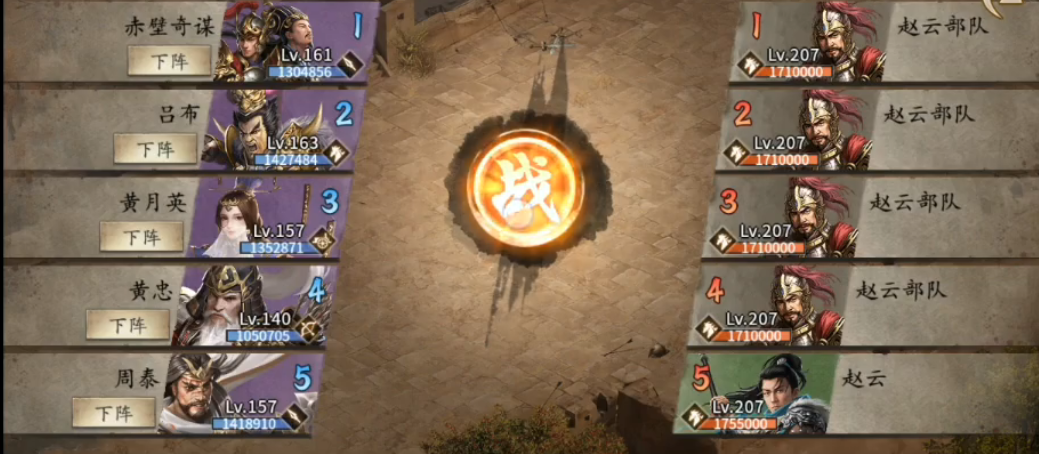Remove 吕布 from the formation
This screenshot has height=454, width=1039.
point(155,149)
